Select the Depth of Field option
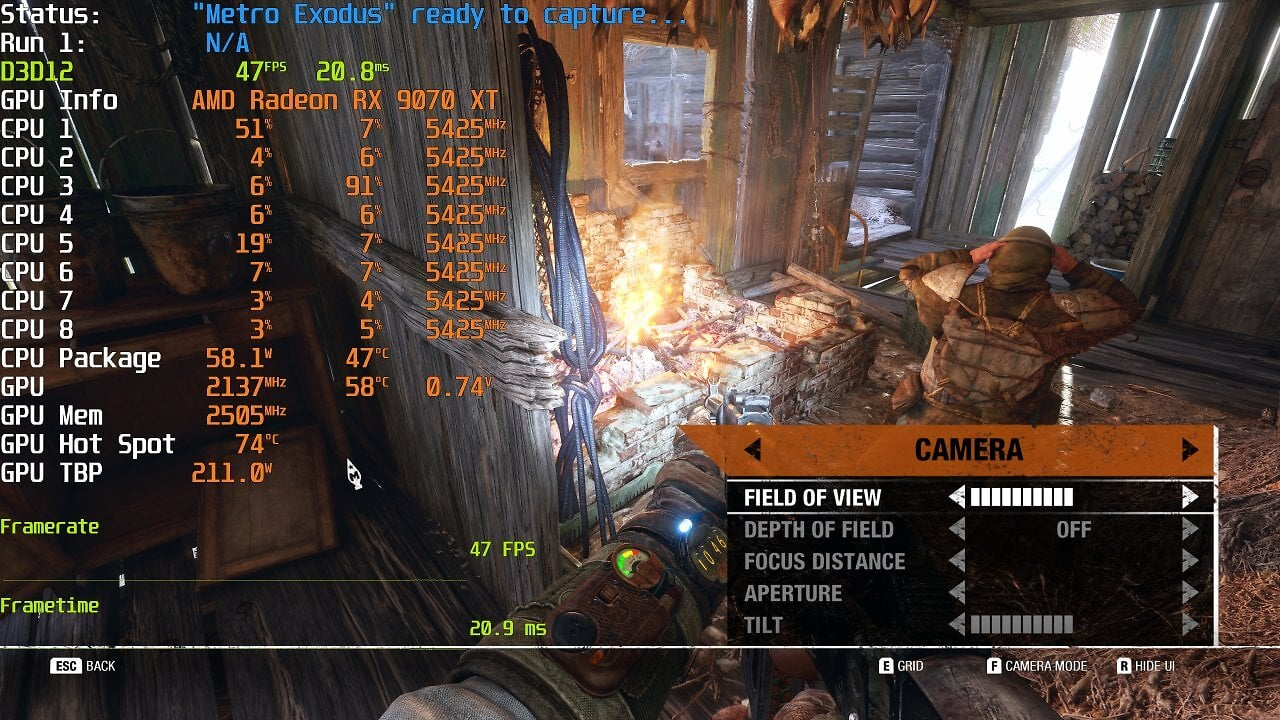This screenshot has width=1280, height=720. point(818,529)
